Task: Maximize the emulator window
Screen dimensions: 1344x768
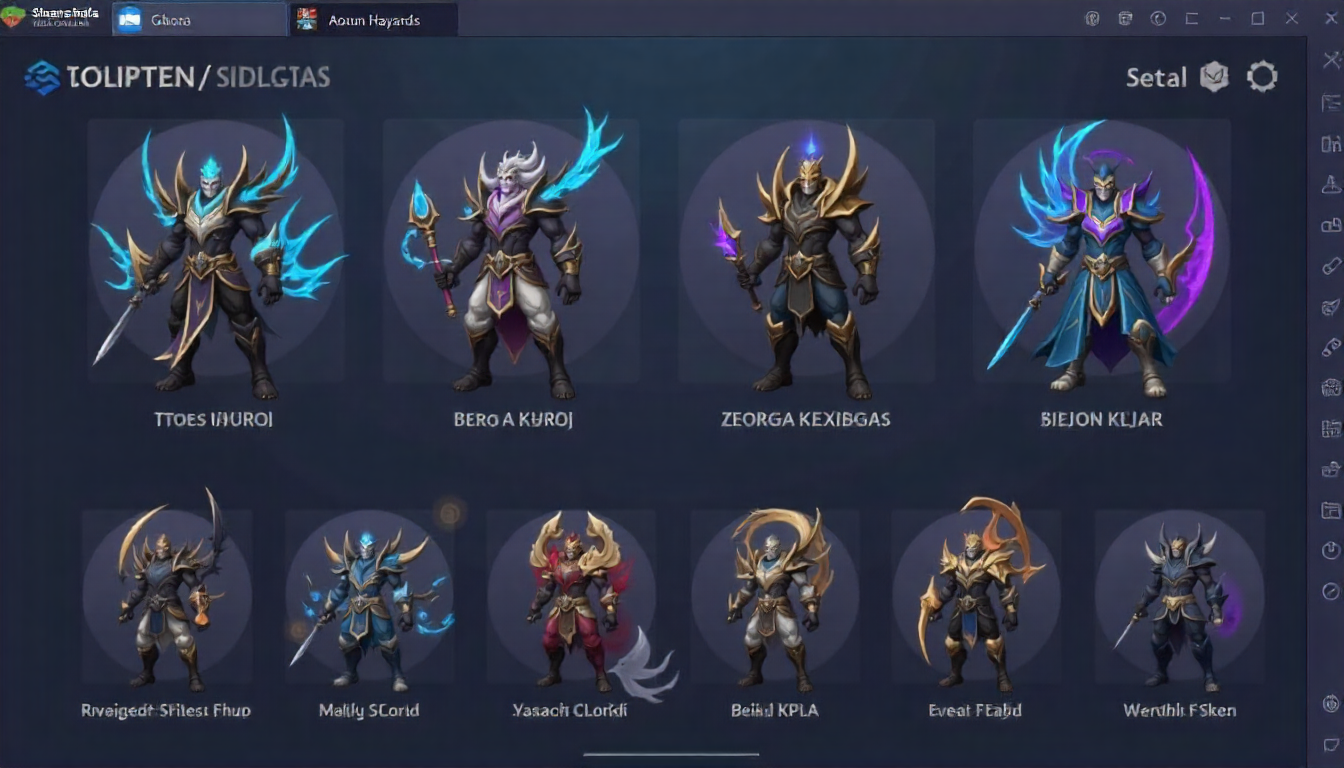Action: tap(1258, 18)
